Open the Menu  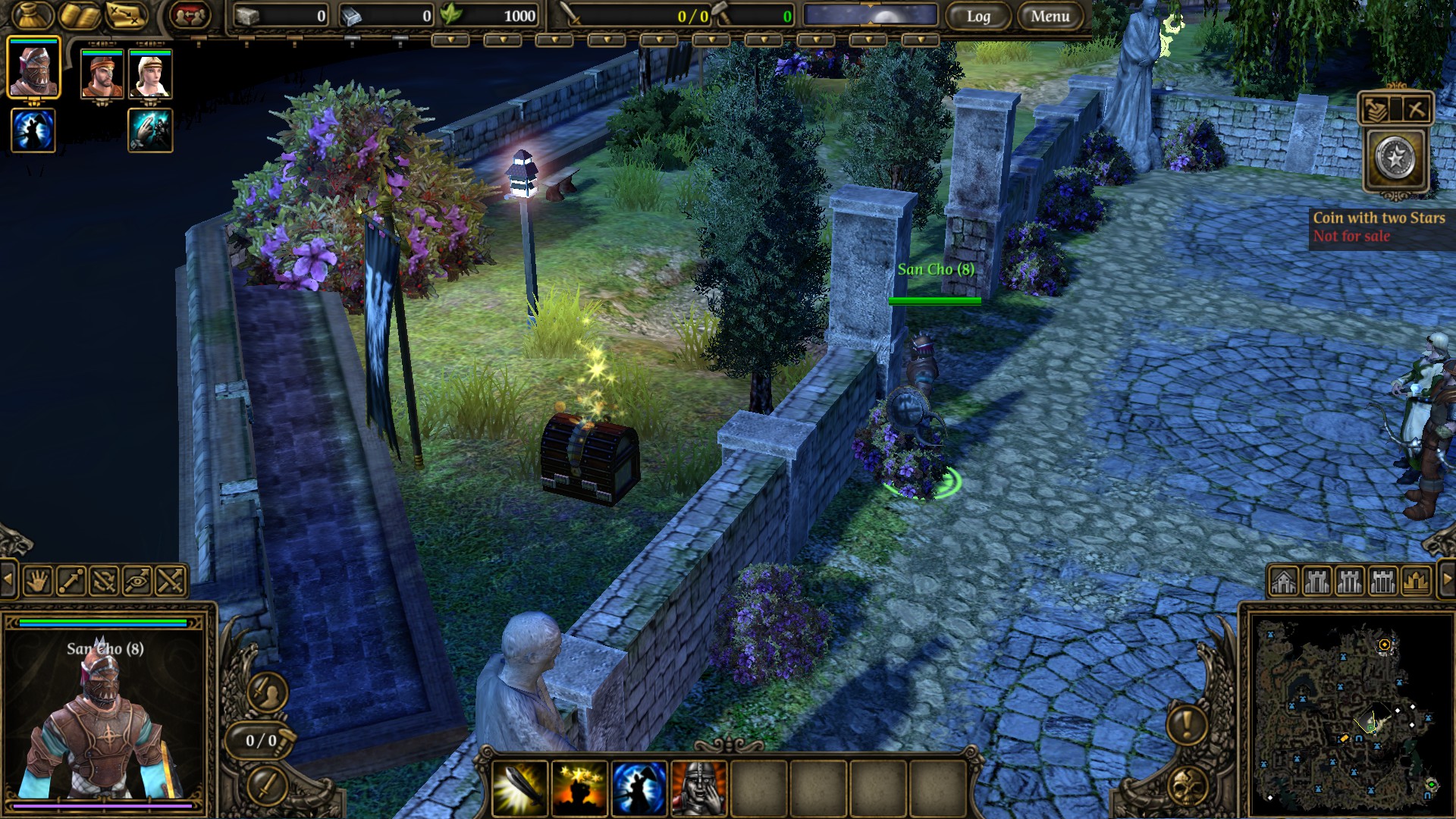click(x=1050, y=16)
